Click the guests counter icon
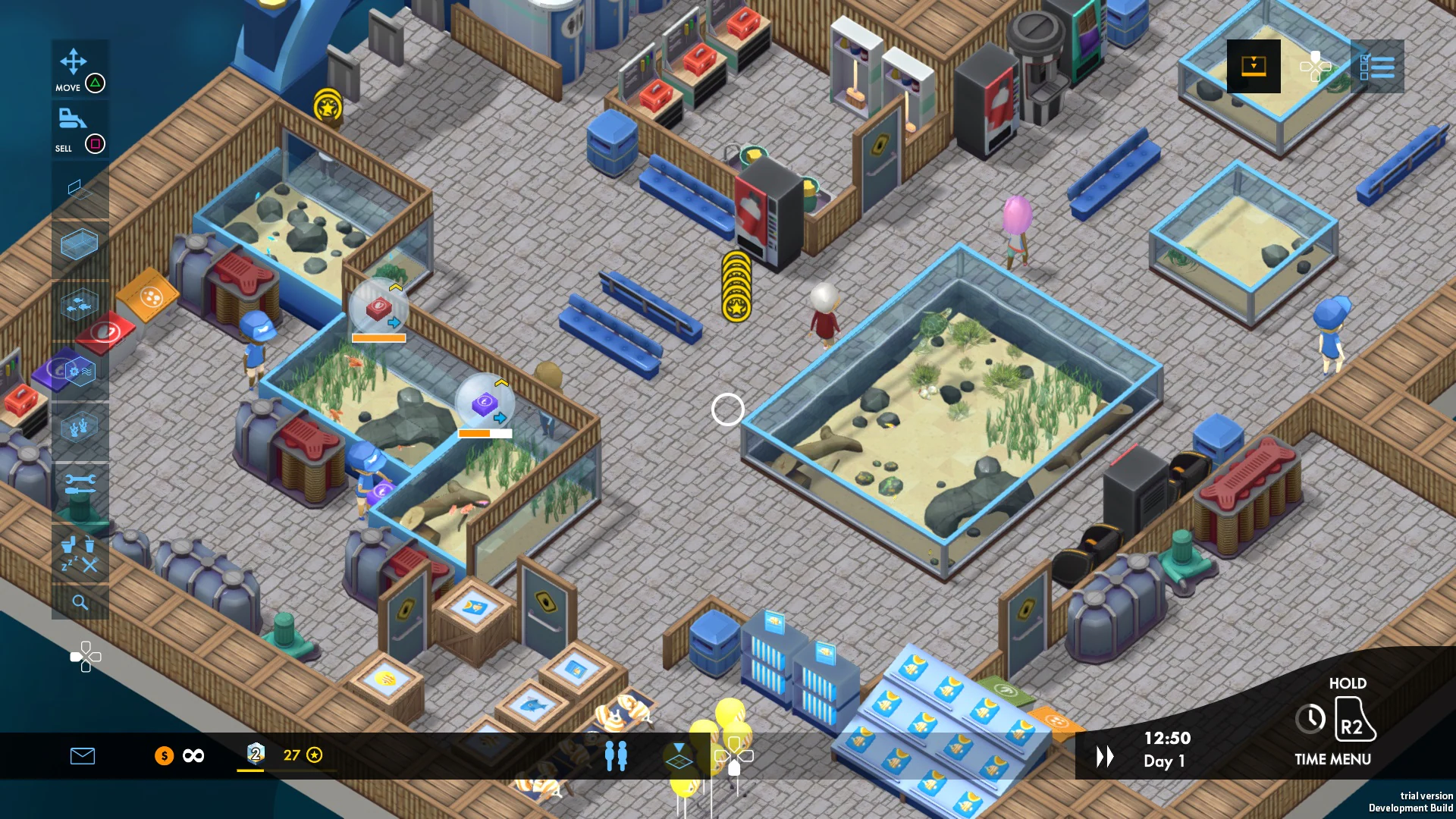 [x=617, y=755]
